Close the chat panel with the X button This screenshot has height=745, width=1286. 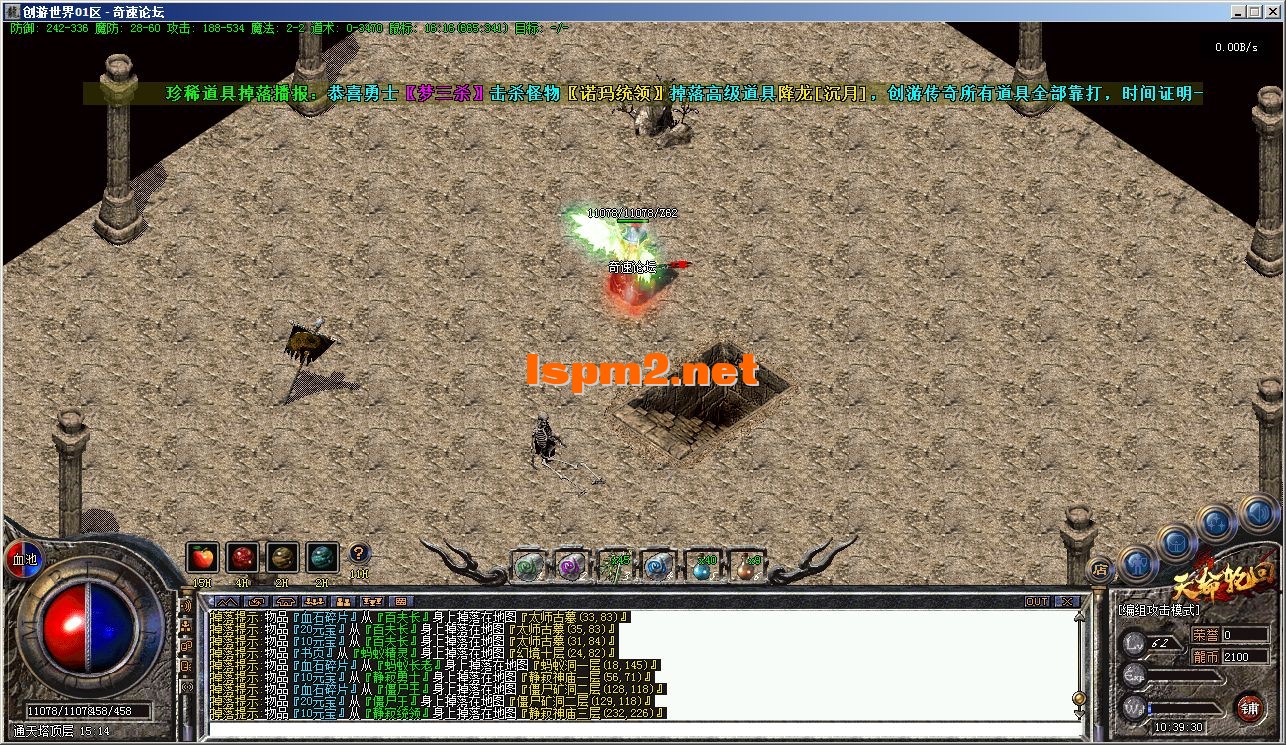(1067, 601)
